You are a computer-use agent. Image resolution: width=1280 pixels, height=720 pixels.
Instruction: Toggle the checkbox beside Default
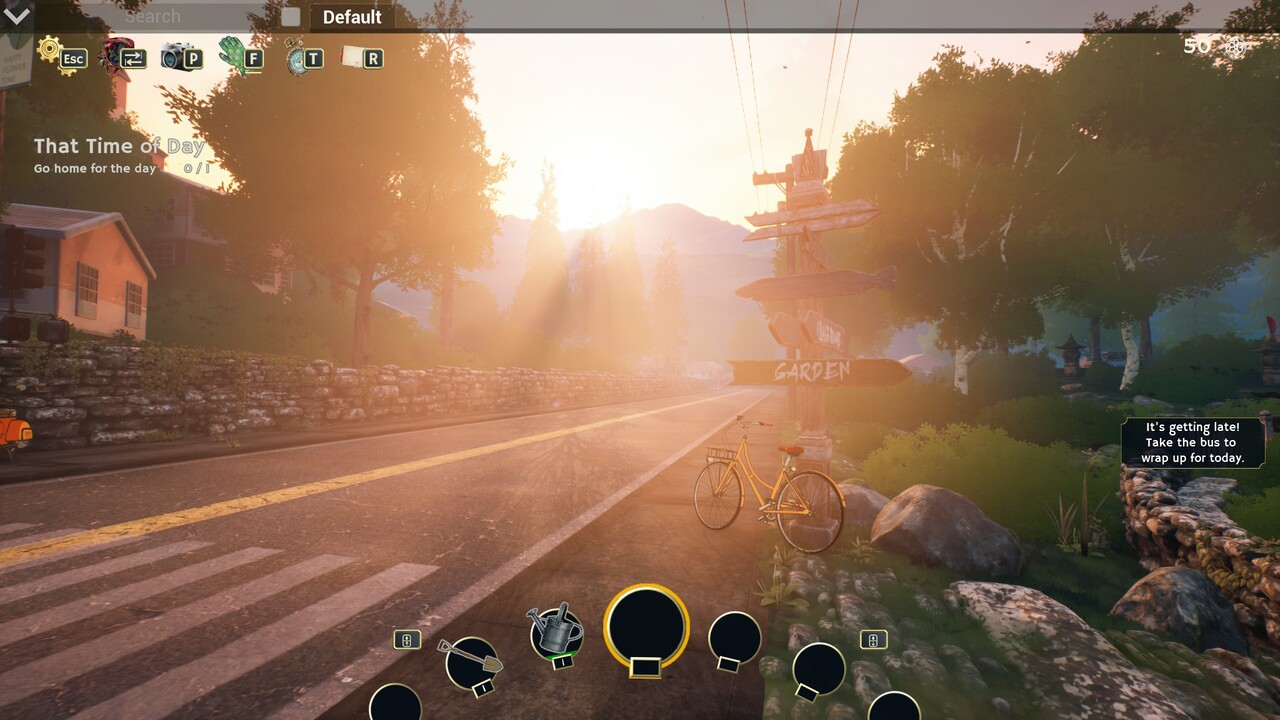[290, 16]
